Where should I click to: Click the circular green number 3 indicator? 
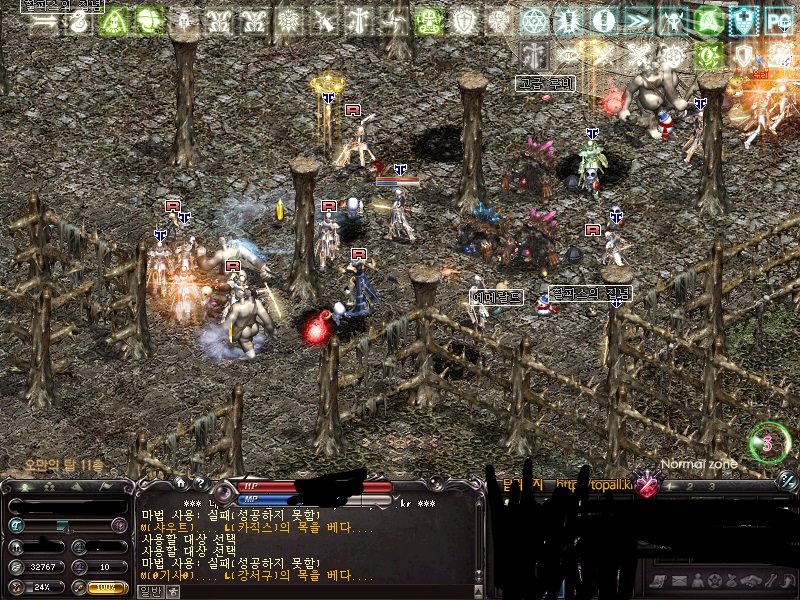pyautogui.click(x=769, y=443)
